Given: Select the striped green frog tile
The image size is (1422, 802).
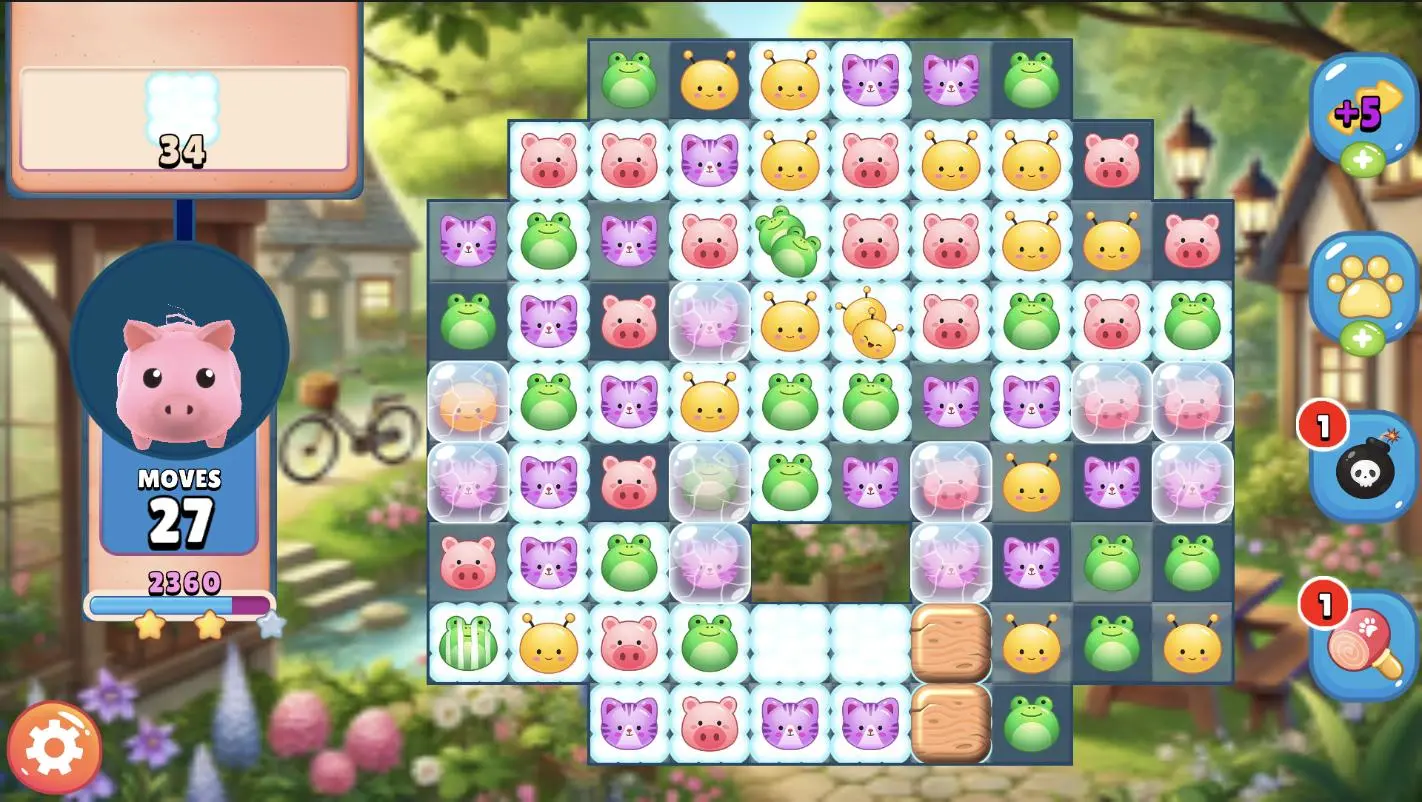Looking at the screenshot, I should click(x=468, y=643).
